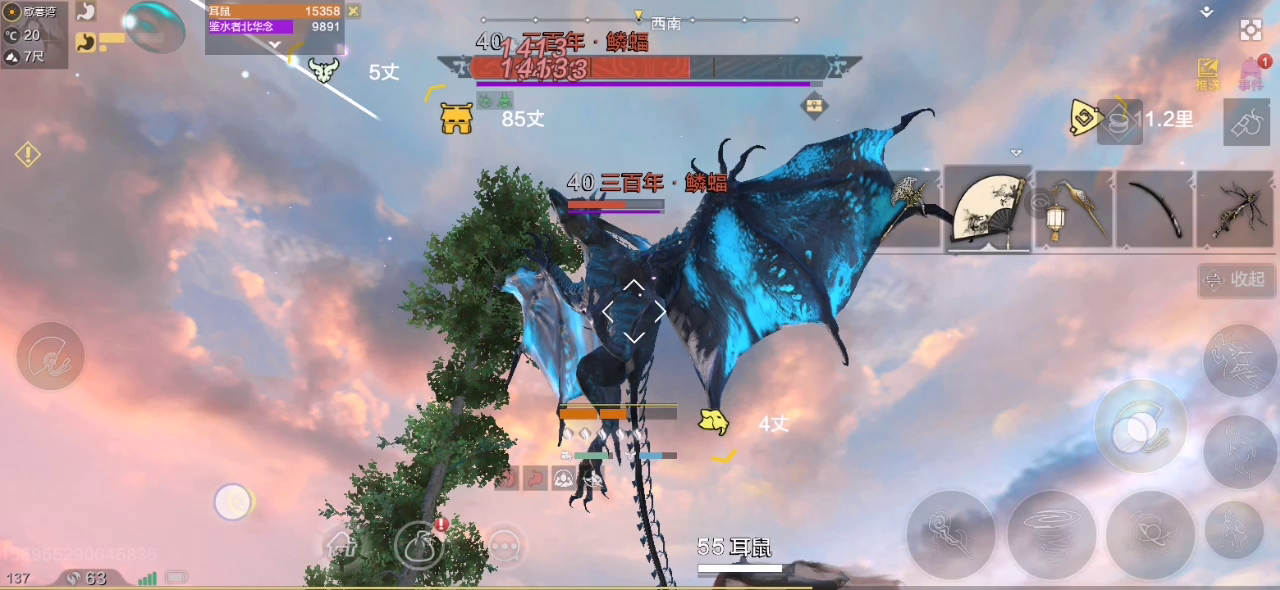This screenshot has width=1280, height=590.
Task: Equip the crane lantern weapon
Action: pos(1072,209)
